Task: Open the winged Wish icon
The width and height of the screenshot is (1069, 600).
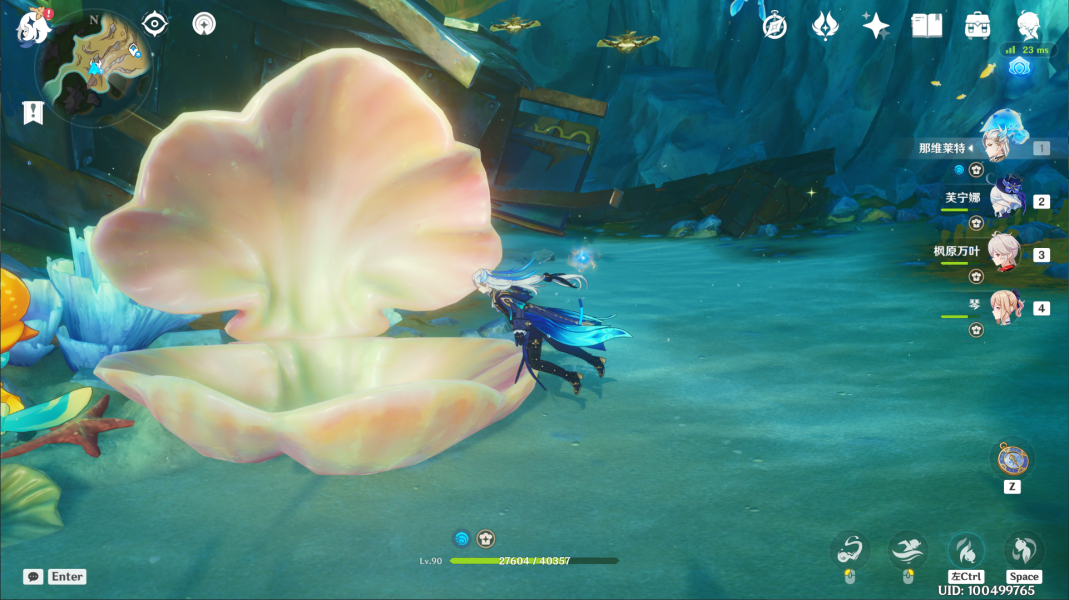Action: tap(825, 26)
